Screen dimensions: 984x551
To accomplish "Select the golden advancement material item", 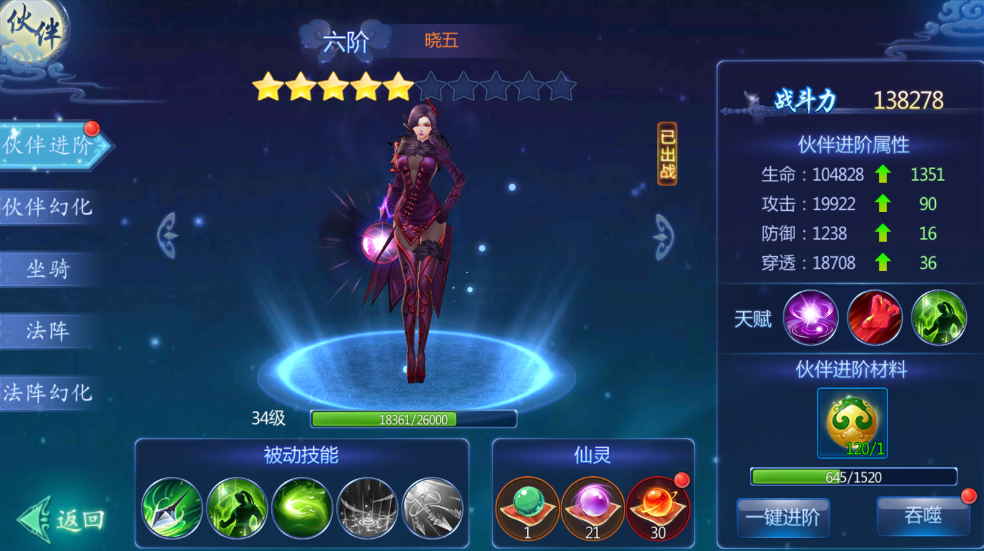I will click(852, 423).
